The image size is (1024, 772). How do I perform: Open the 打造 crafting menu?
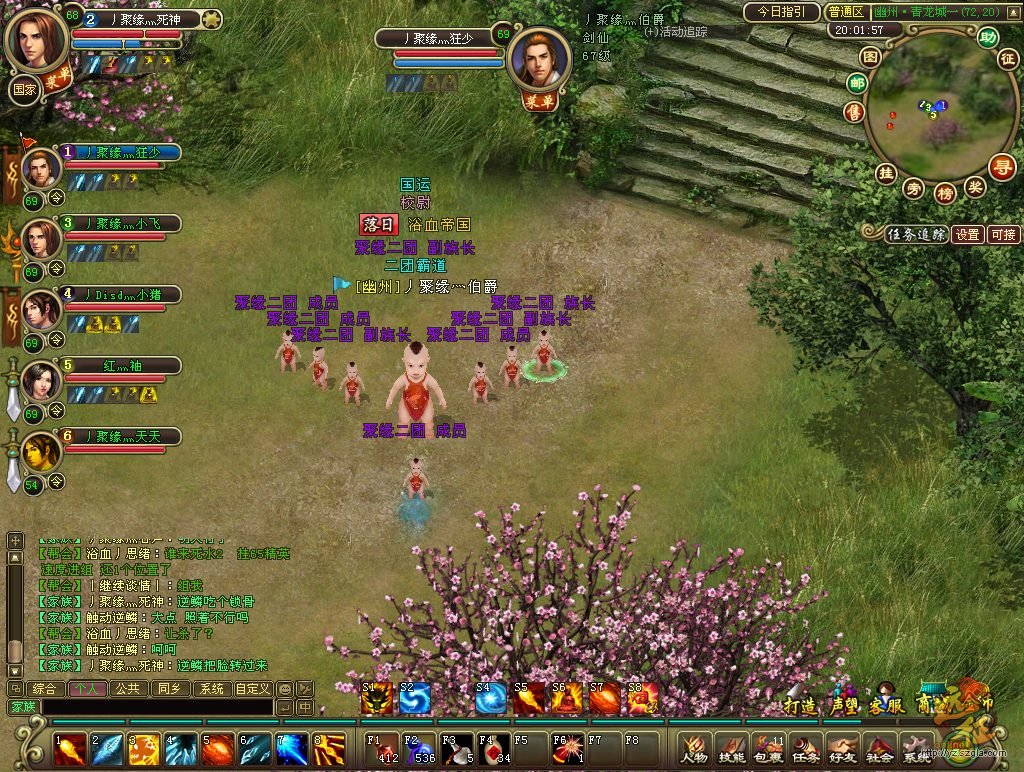point(799,705)
